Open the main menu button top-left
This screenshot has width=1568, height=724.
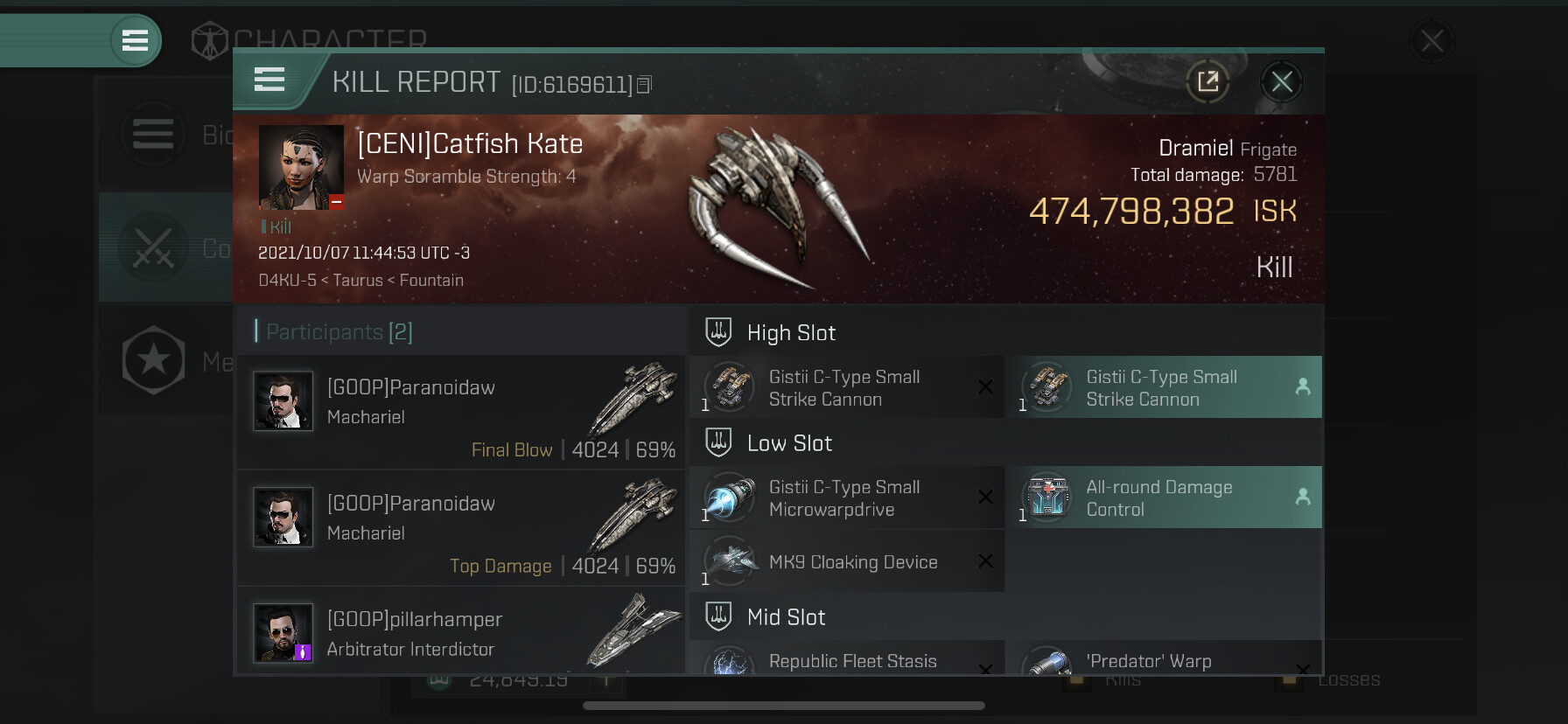(135, 40)
